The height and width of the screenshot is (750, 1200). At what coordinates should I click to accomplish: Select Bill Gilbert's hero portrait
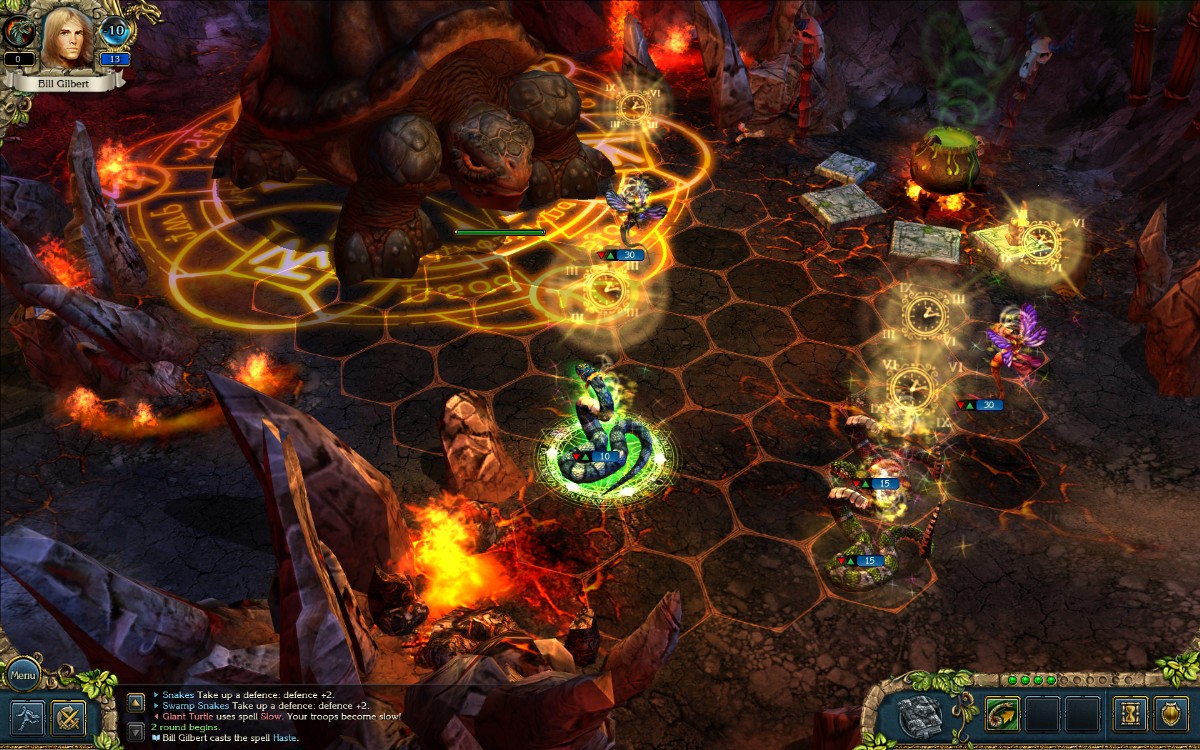pos(68,36)
